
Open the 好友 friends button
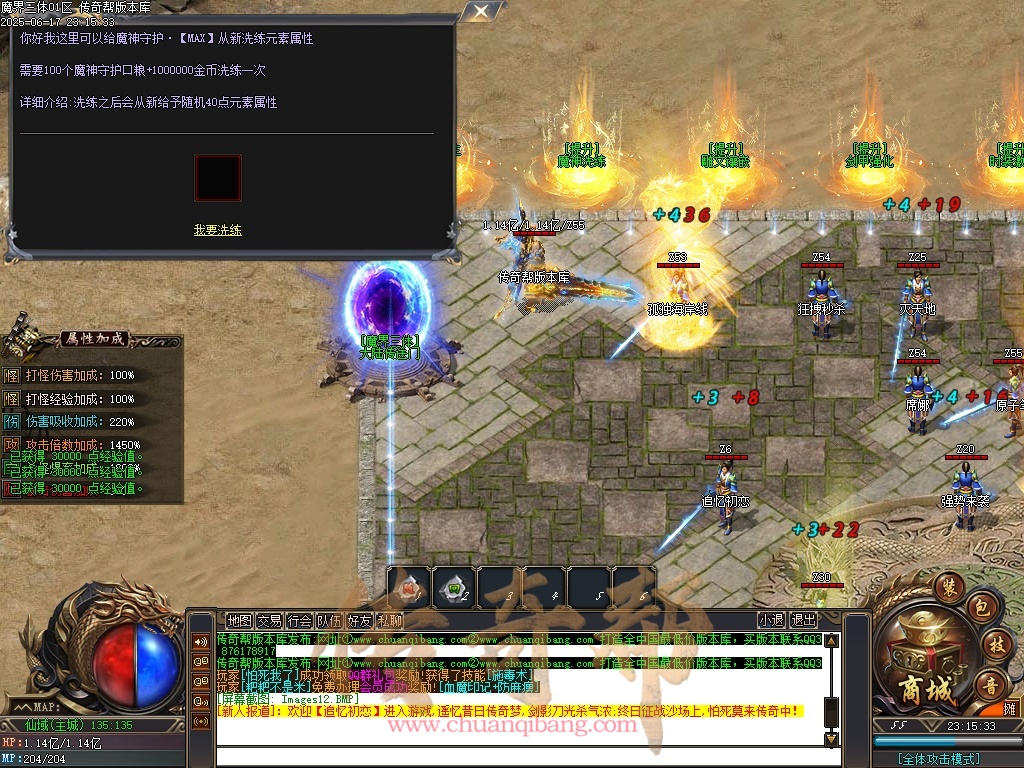pyautogui.click(x=360, y=621)
